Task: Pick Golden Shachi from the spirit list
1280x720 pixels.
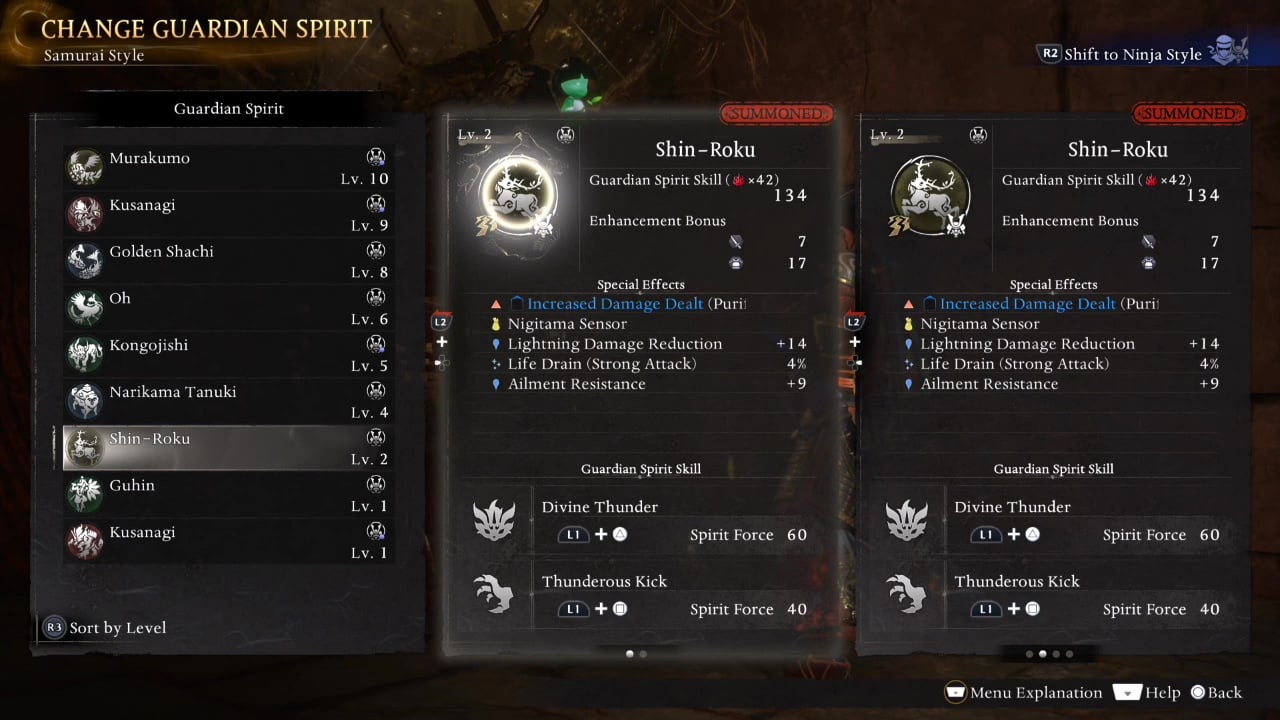Action: [228, 261]
